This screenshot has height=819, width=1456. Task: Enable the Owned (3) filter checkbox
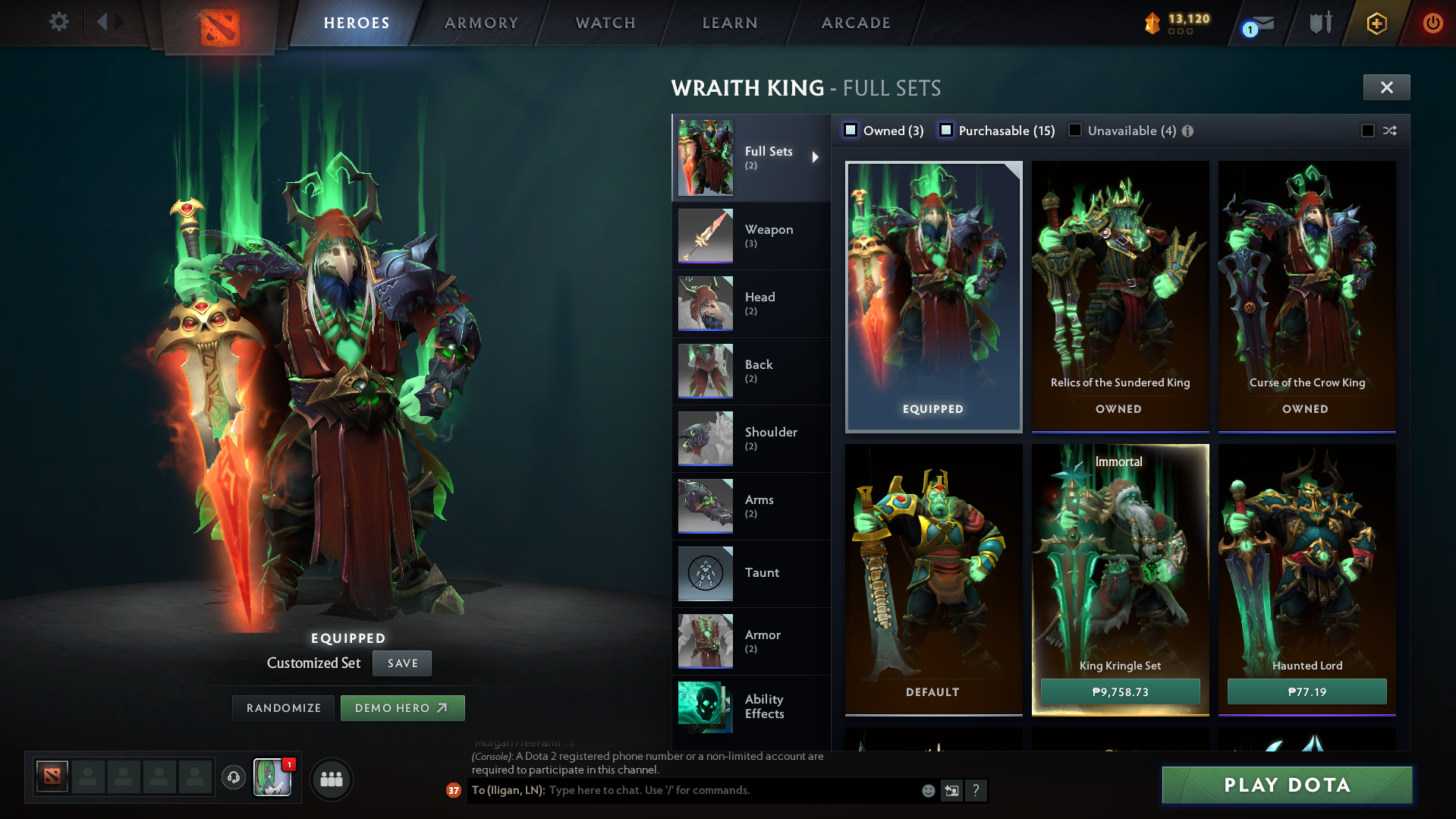[x=851, y=130]
